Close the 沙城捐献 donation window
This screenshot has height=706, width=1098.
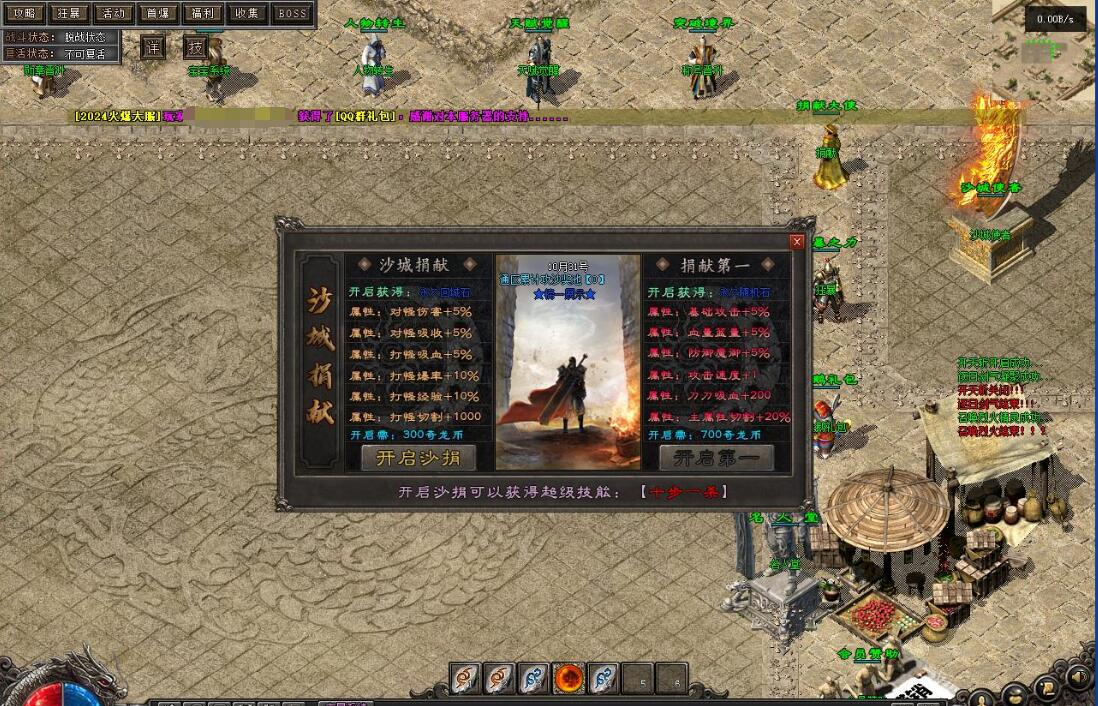coord(797,242)
